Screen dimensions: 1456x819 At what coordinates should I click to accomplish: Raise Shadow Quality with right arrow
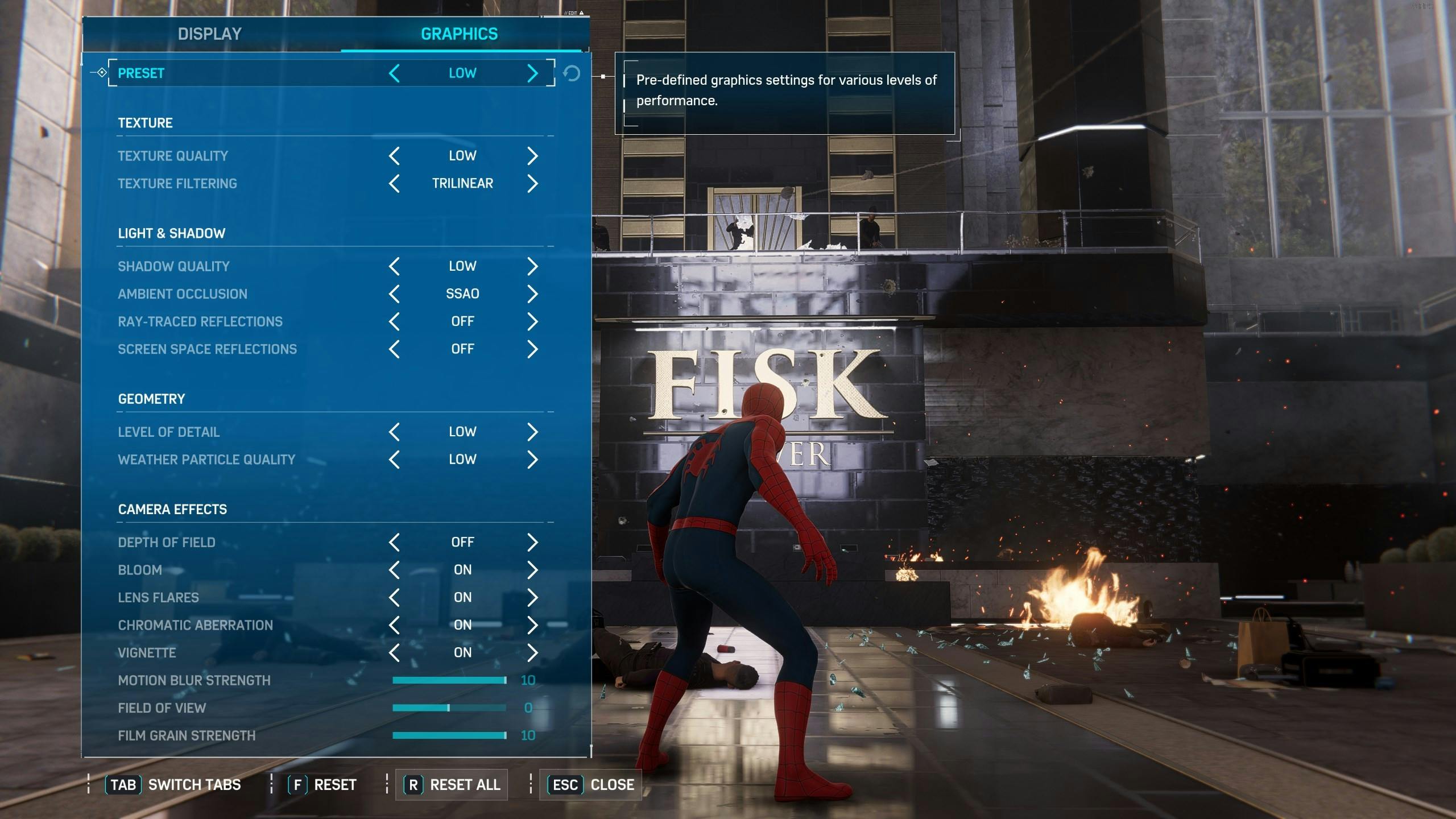point(532,266)
